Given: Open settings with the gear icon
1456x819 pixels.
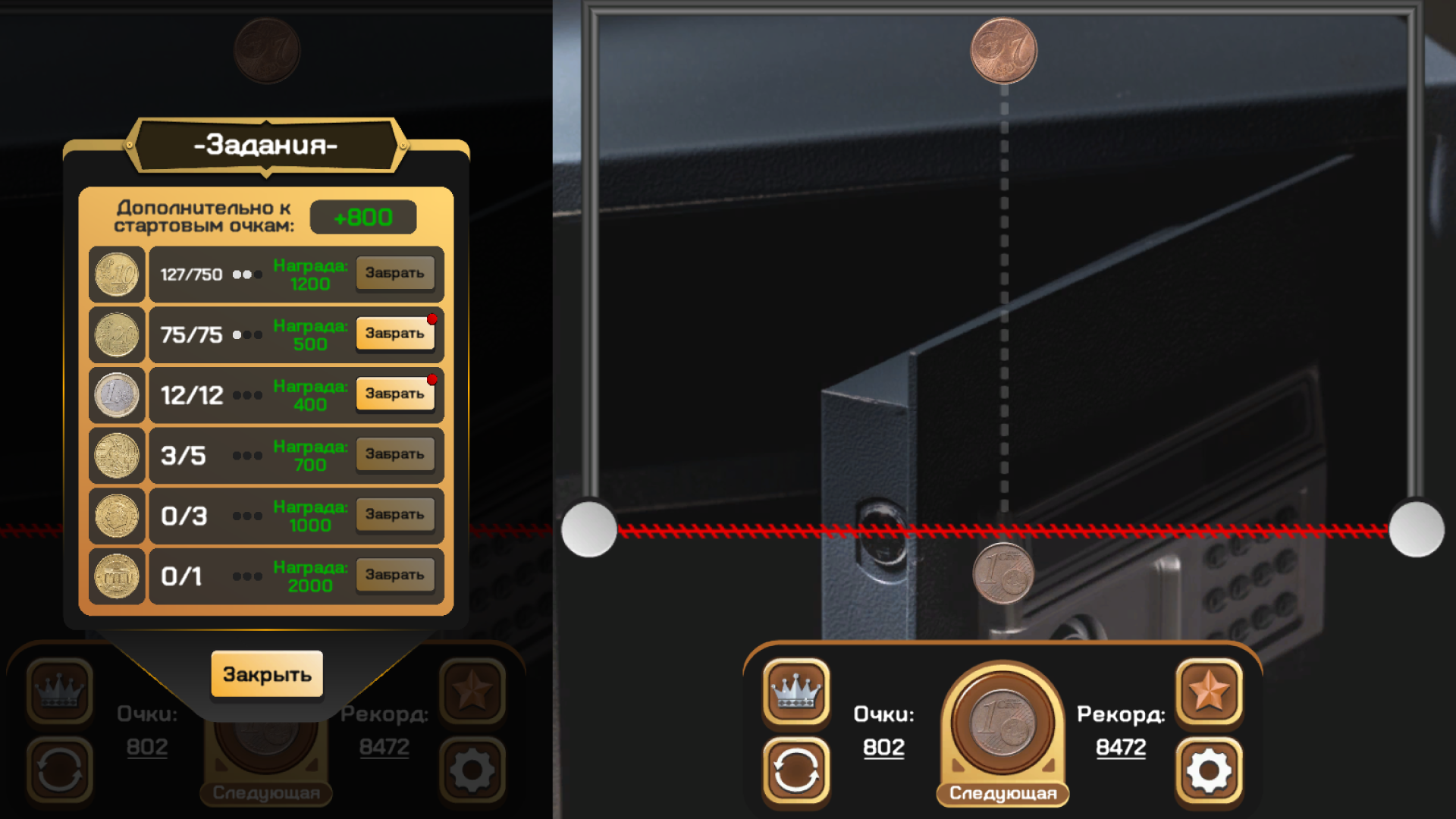Looking at the screenshot, I should (x=1210, y=770).
